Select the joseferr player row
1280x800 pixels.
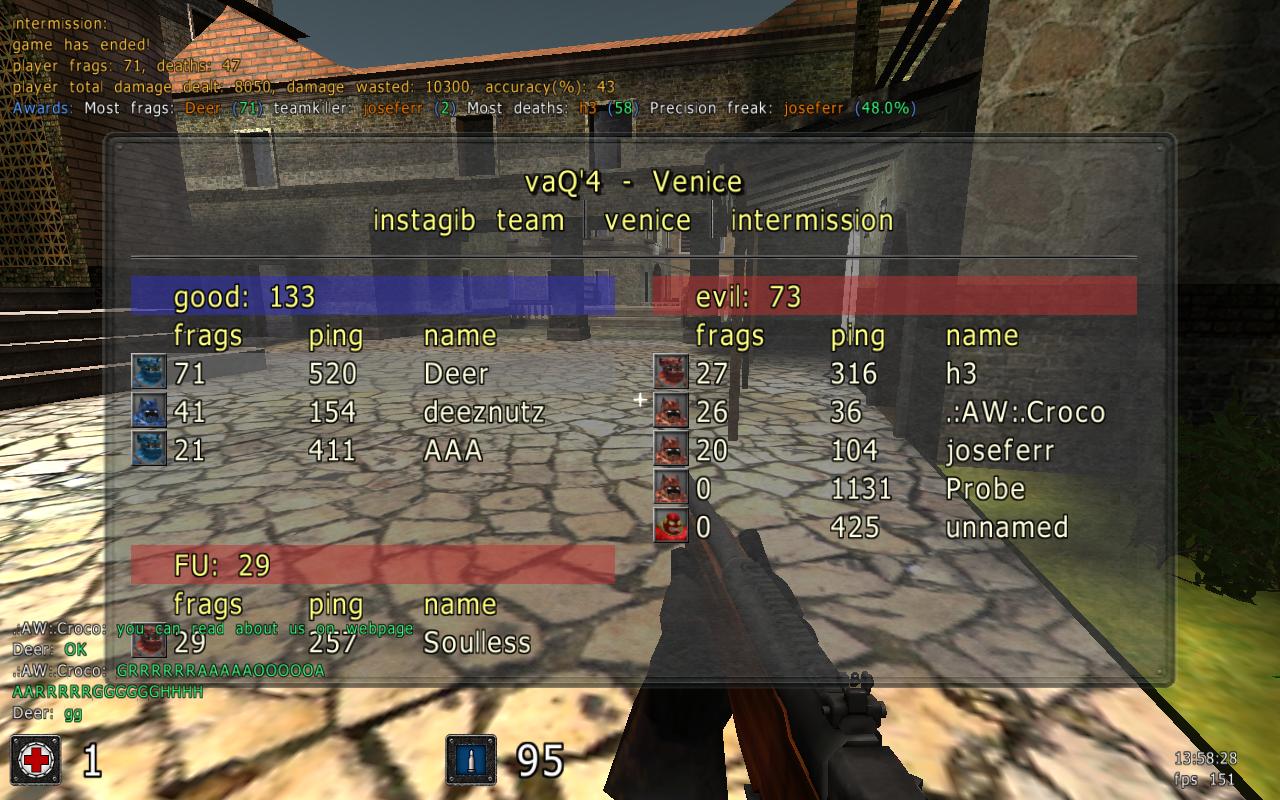click(999, 451)
